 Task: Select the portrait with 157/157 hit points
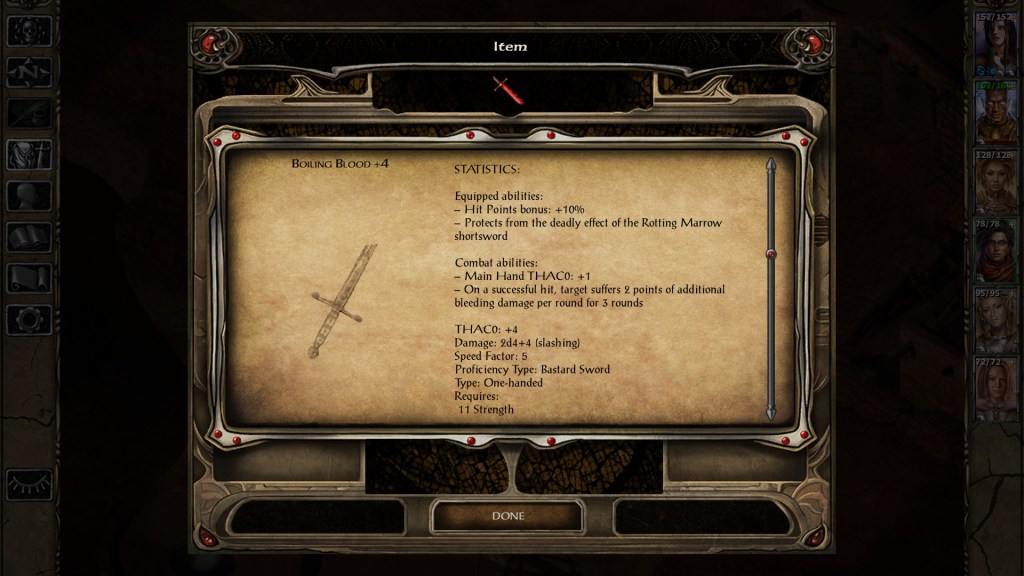pos(995,45)
